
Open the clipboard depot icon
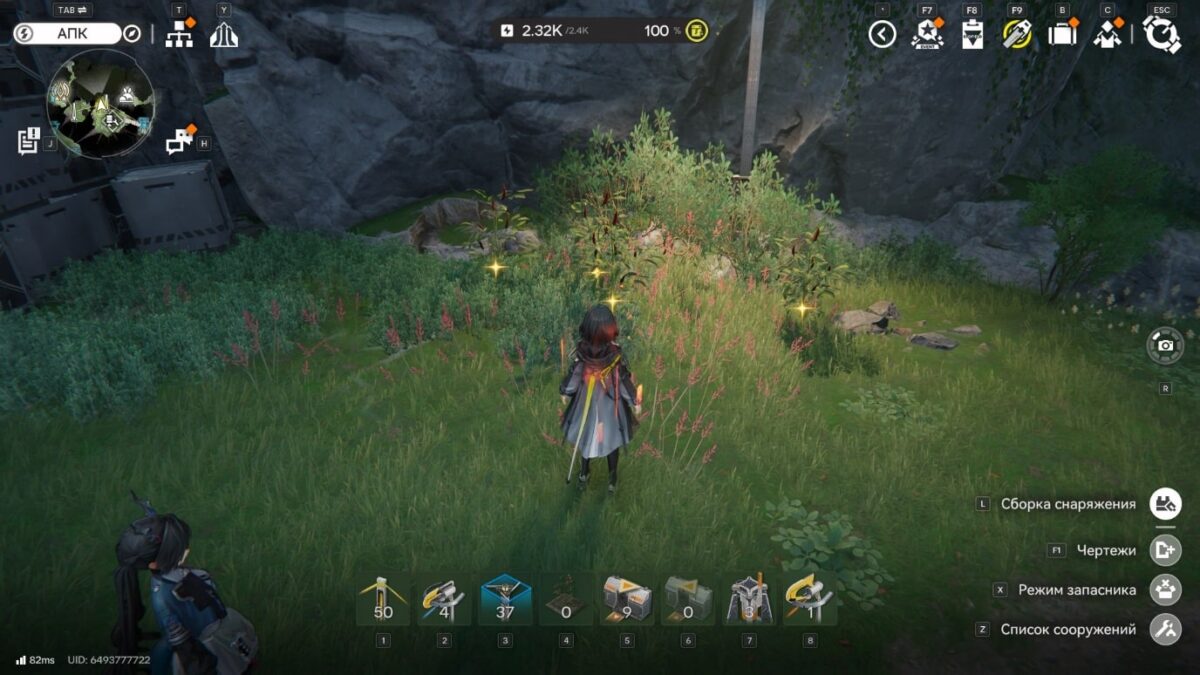972,35
